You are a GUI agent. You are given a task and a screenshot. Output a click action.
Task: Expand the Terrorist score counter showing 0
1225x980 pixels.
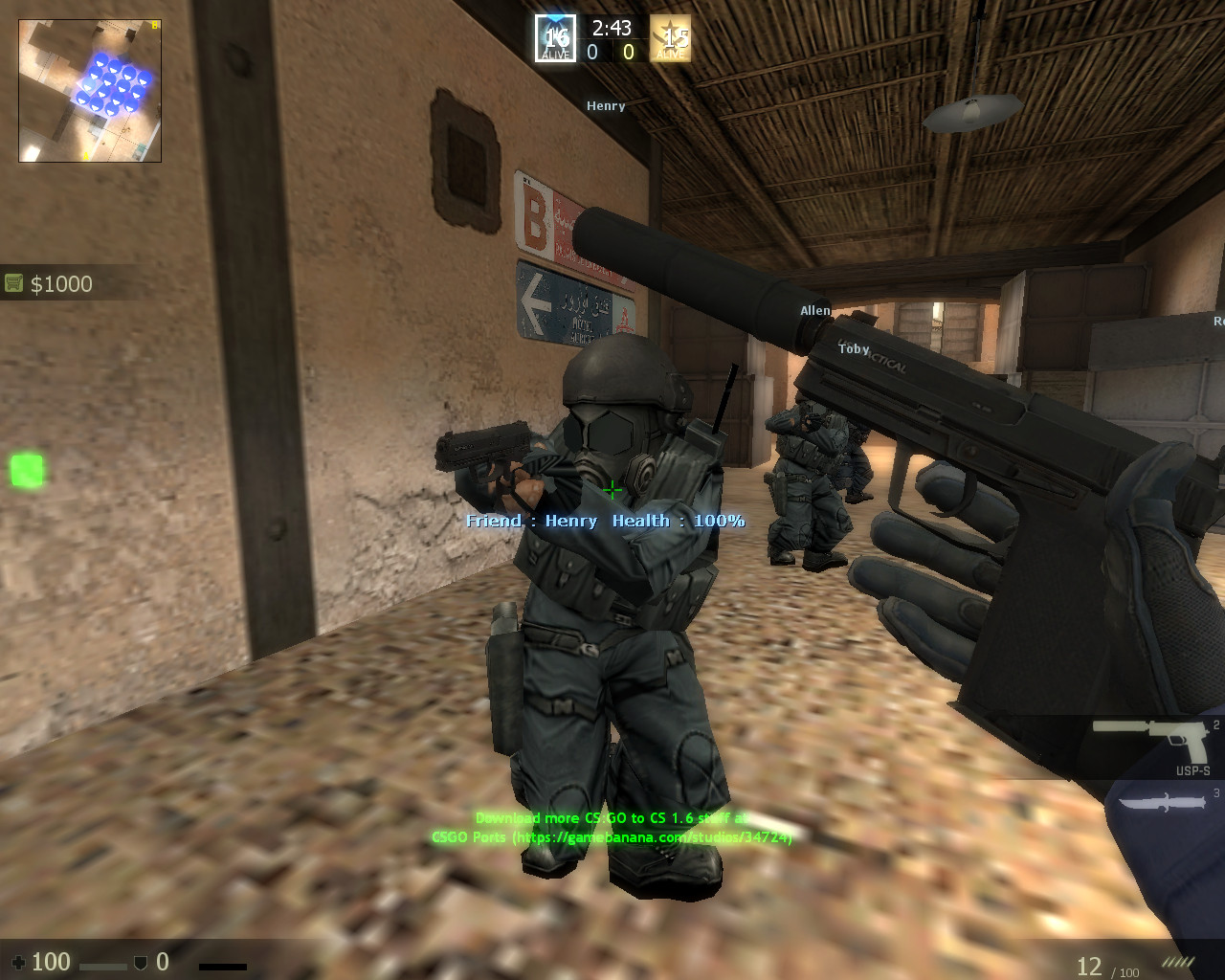tap(628, 53)
